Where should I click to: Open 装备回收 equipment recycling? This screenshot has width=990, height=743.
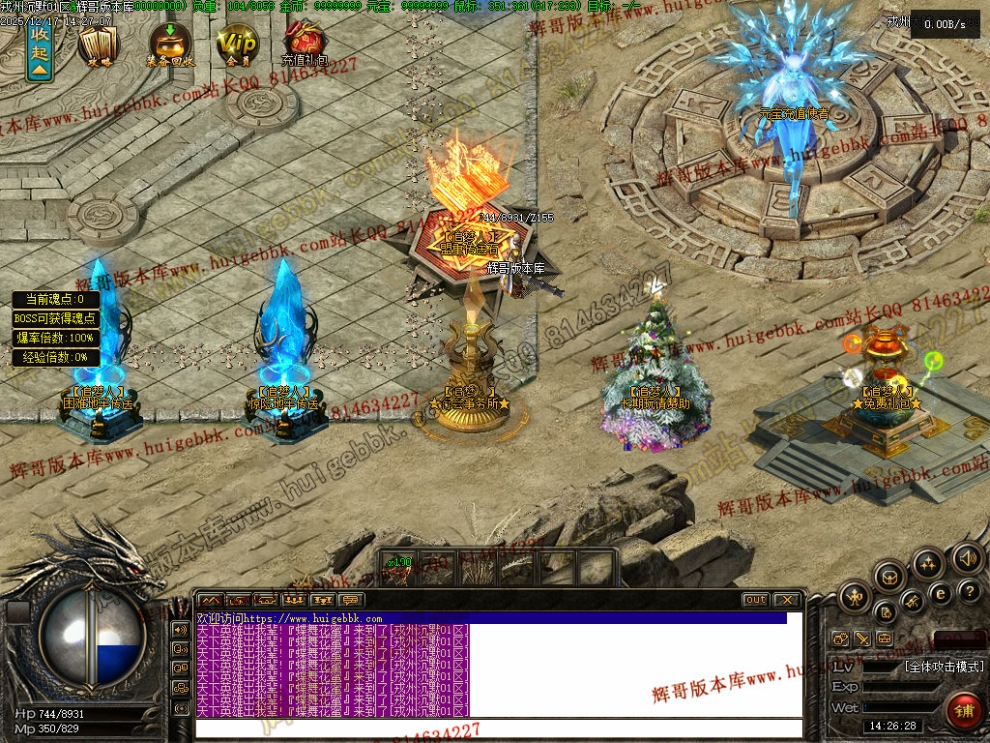[170, 45]
